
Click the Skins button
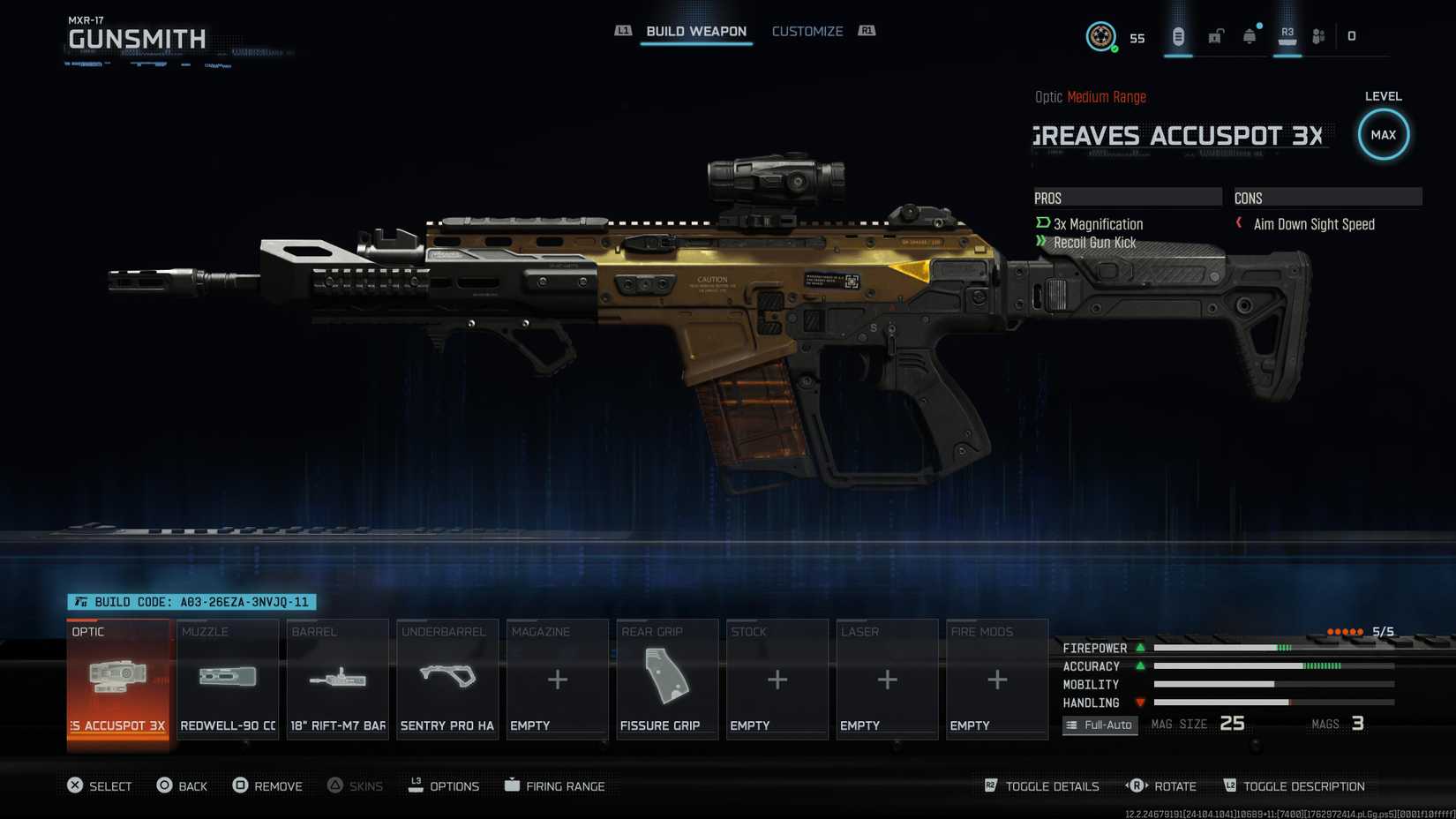356,785
